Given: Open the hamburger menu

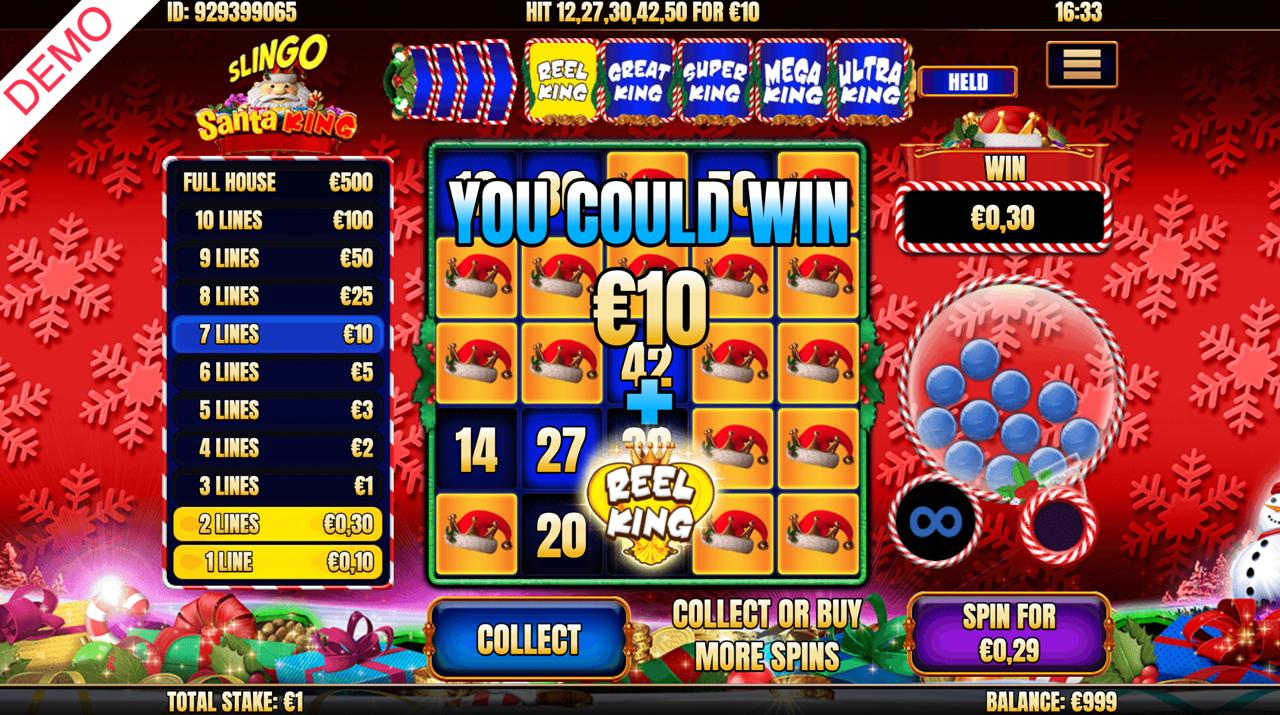Looking at the screenshot, I should click(x=1081, y=65).
